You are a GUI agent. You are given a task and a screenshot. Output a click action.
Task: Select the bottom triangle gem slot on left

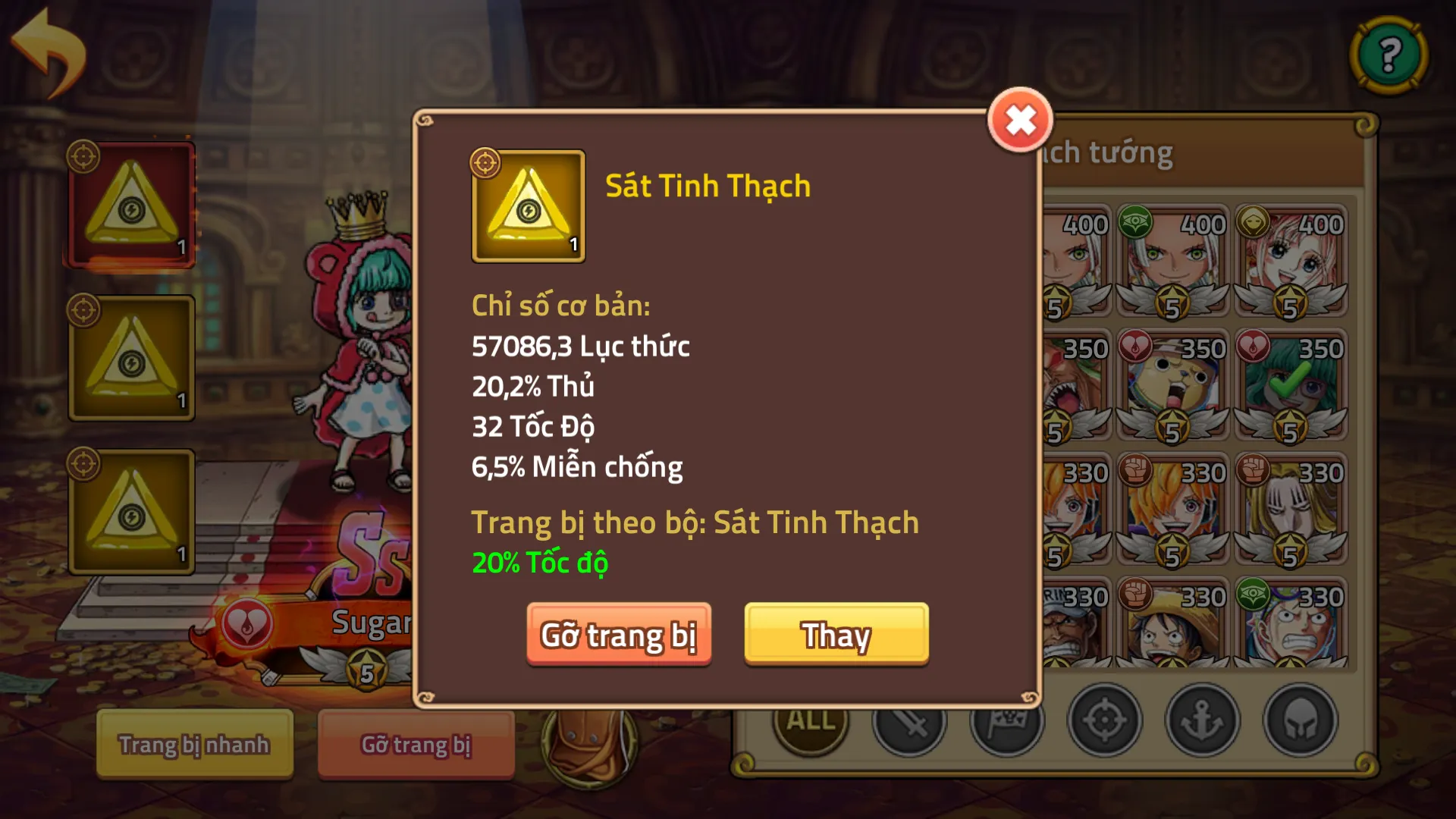(x=130, y=508)
